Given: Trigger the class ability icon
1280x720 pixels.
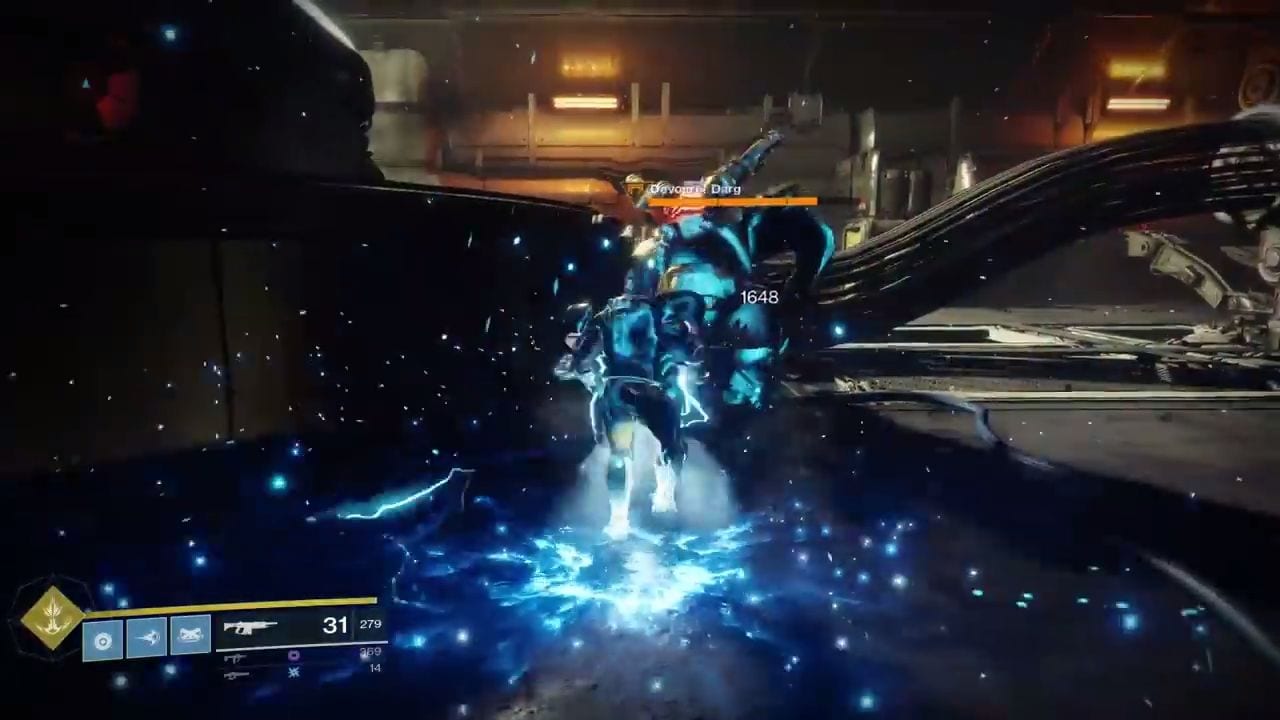Looking at the screenshot, I should point(190,638).
